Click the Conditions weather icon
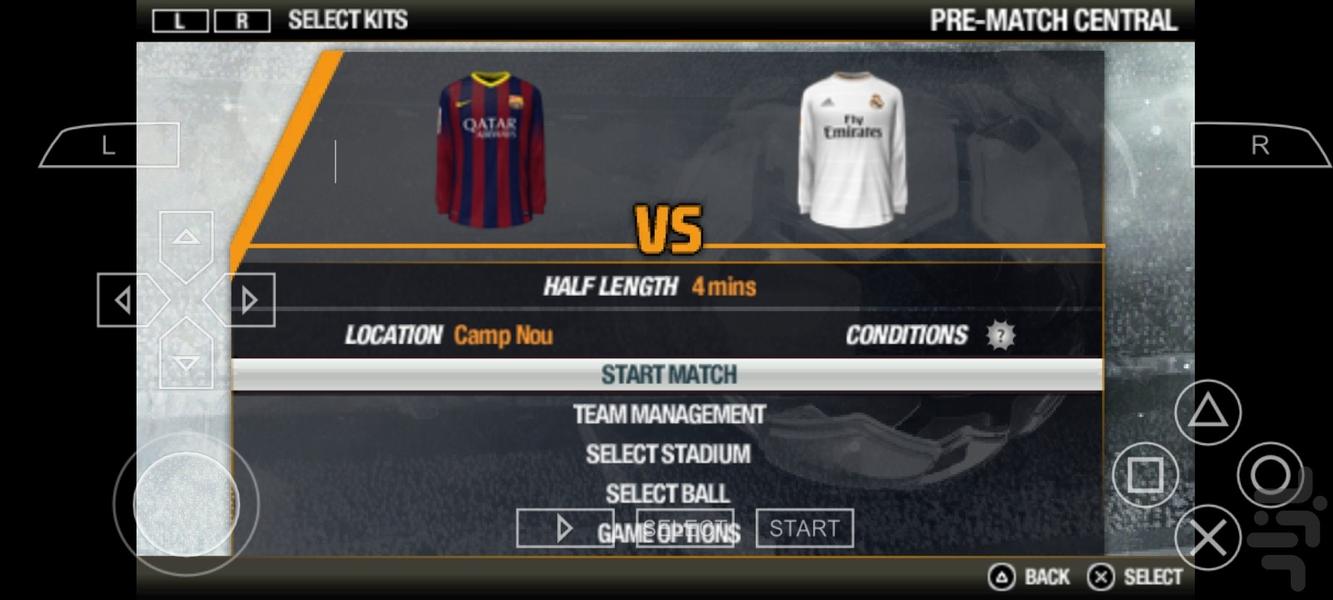1333x600 pixels. pyautogui.click(x=1000, y=335)
